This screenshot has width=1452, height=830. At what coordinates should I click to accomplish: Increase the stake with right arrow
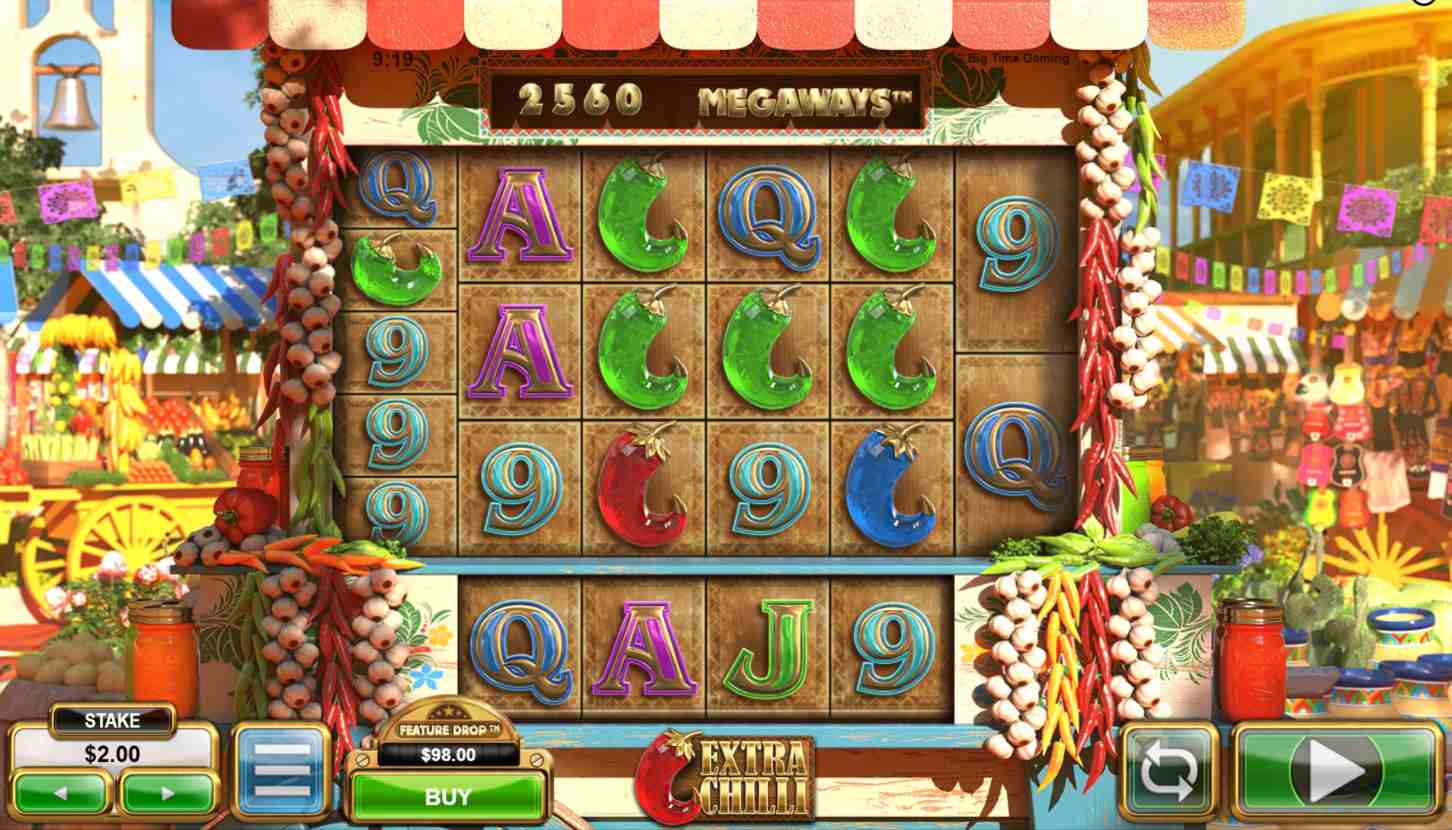[167, 793]
